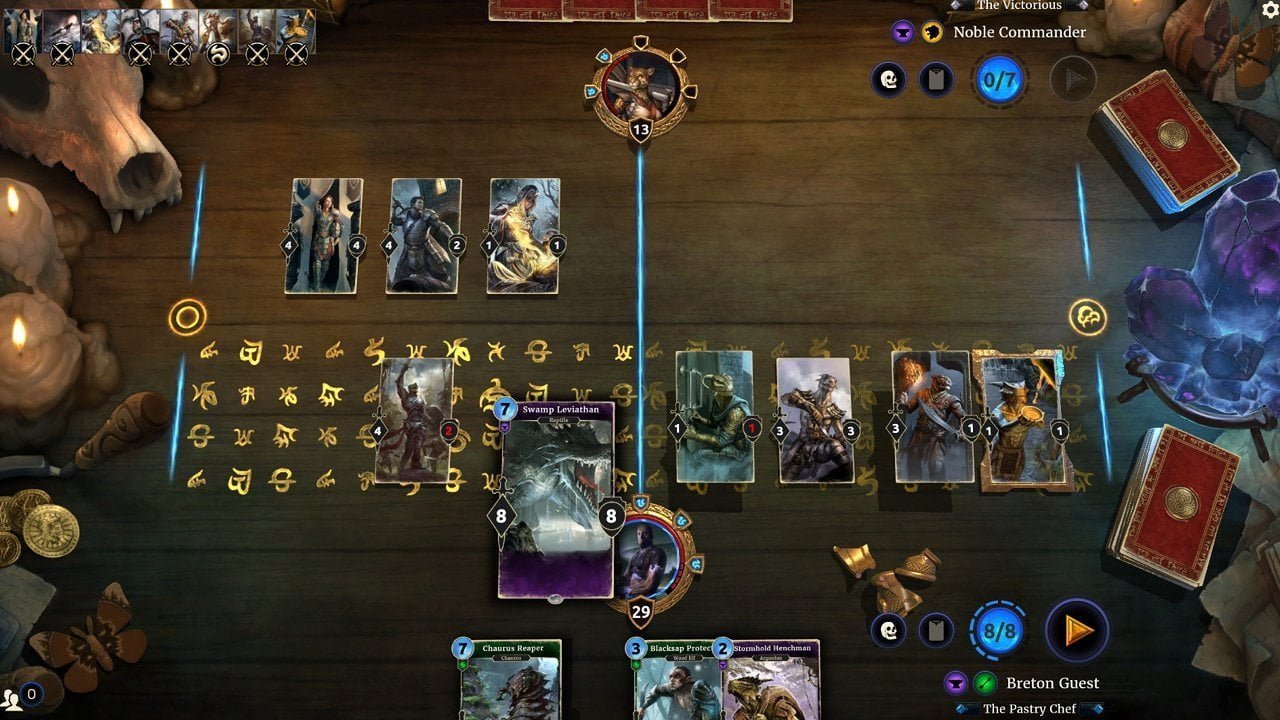Image resolution: width=1280 pixels, height=720 pixels.
Task: Click the gold emblem beside Noble Commander
Action: click(934, 32)
